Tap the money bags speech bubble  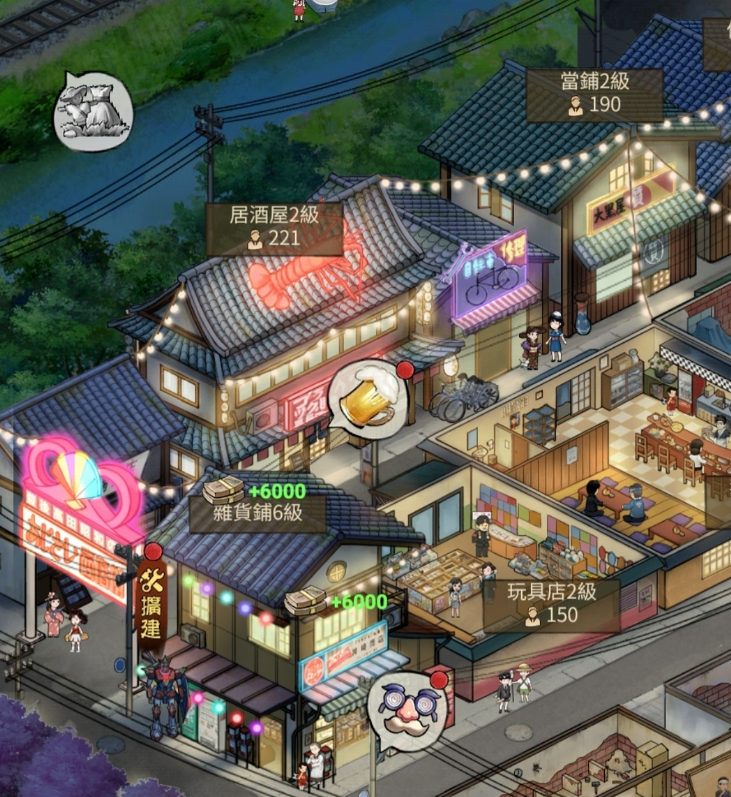pyautogui.click(x=92, y=110)
